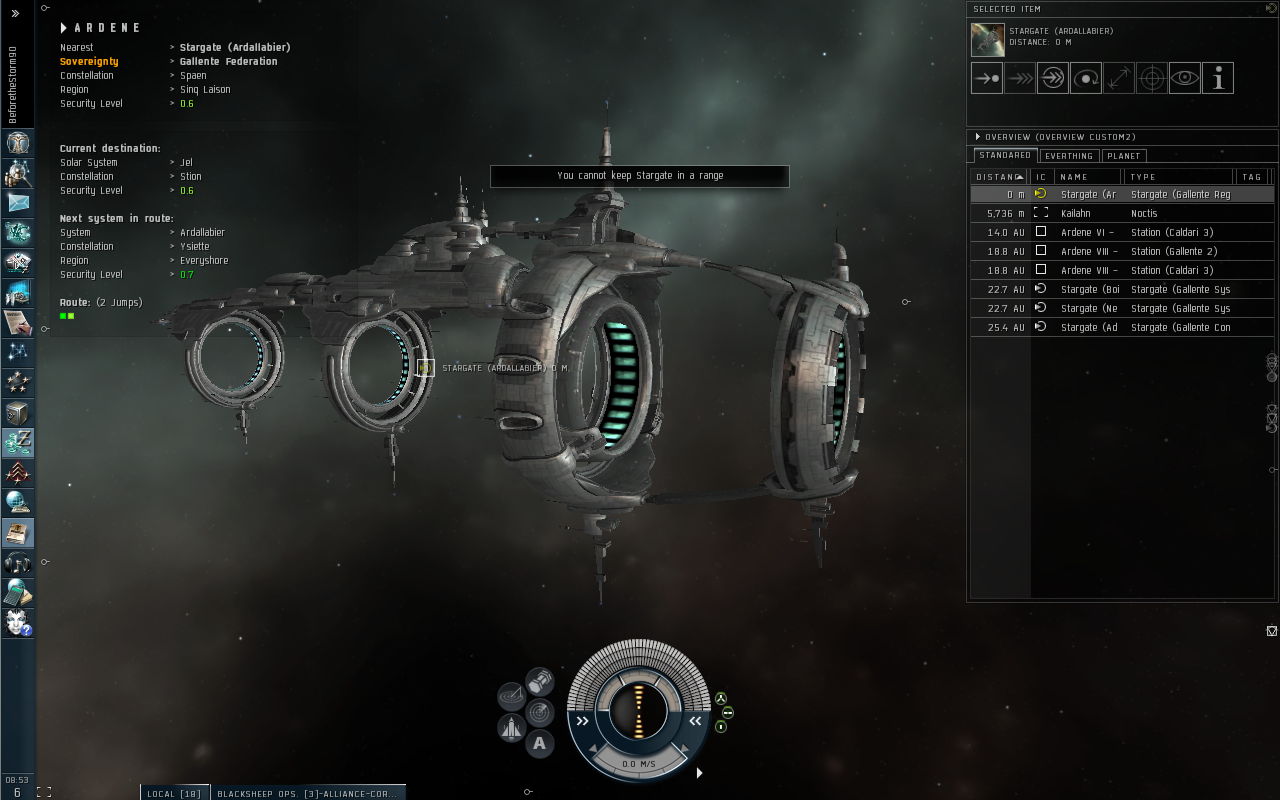Open the PLANET overview tab
The width and height of the screenshot is (1280, 800).
[x=1124, y=155]
